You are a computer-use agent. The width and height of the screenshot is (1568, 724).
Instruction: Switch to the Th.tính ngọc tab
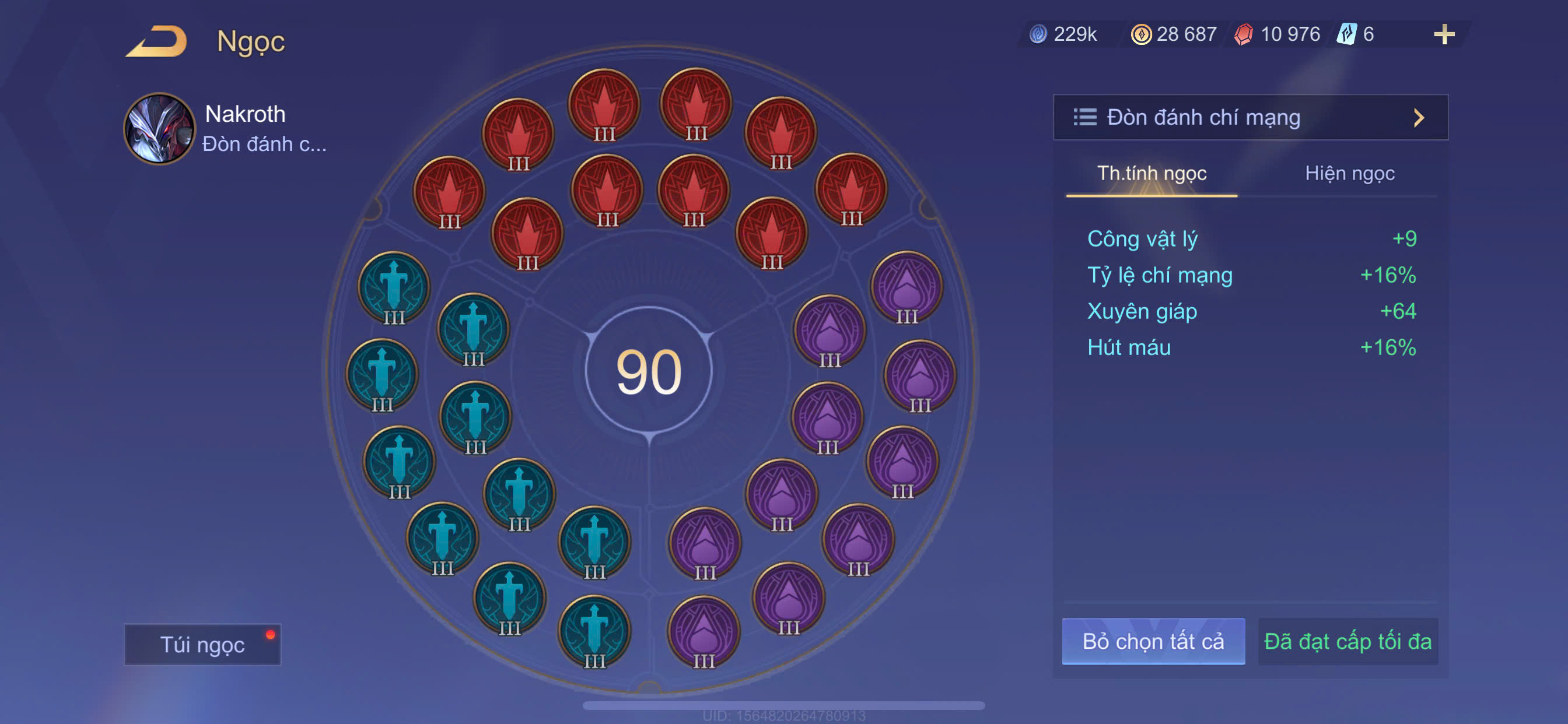pos(1151,174)
